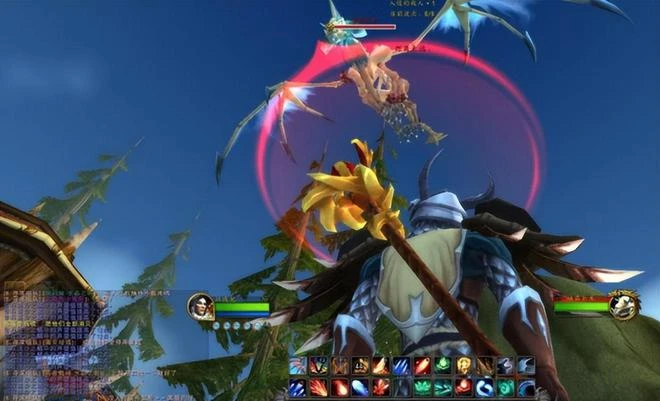Select the target's dragon-skull portrait
Viewport: 660px width, 401px height.
click(624, 304)
